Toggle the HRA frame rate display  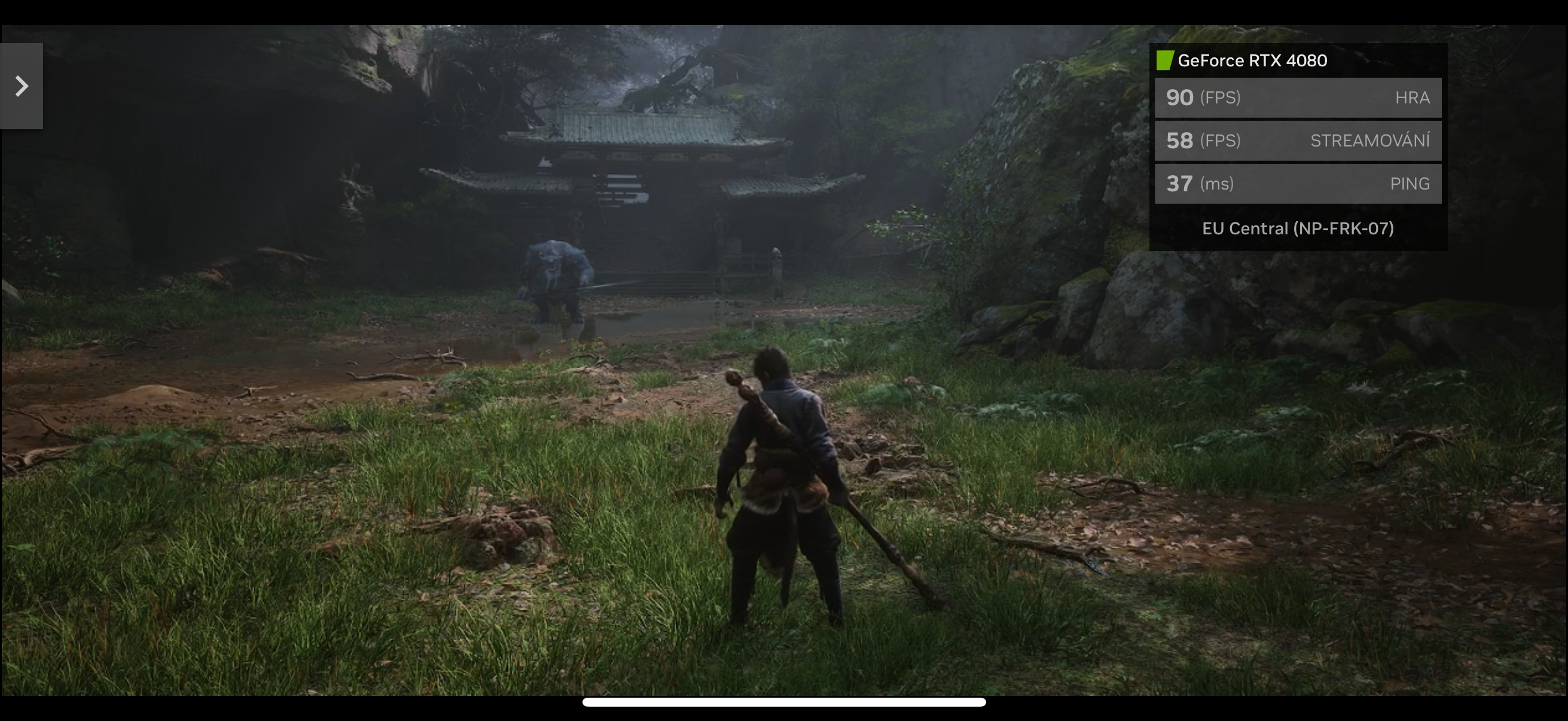(1299, 97)
